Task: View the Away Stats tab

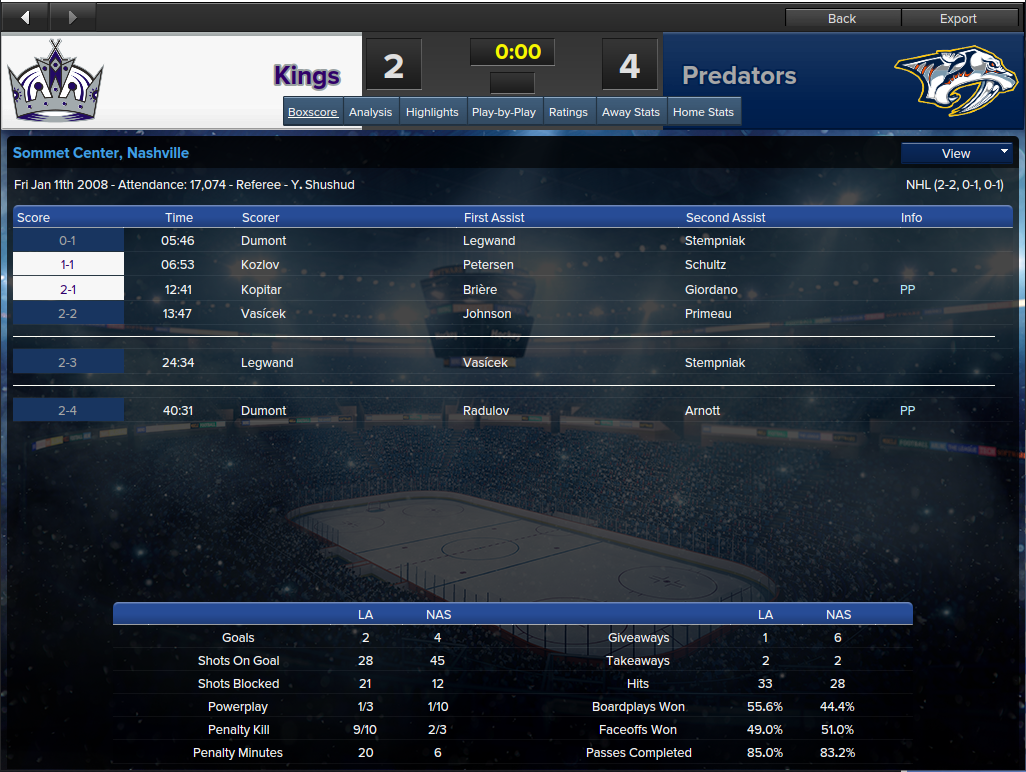Action: (631, 112)
